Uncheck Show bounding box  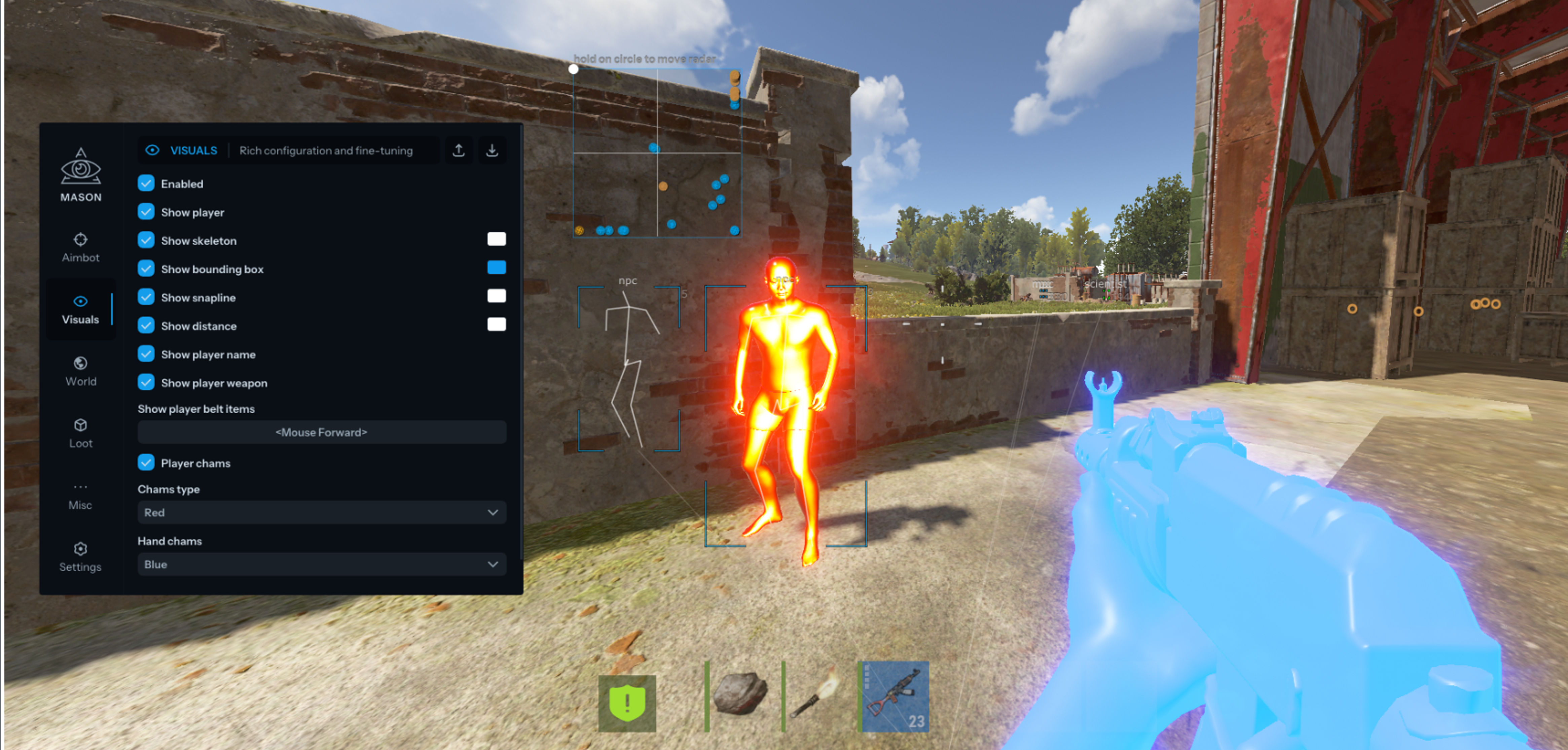[x=146, y=269]
